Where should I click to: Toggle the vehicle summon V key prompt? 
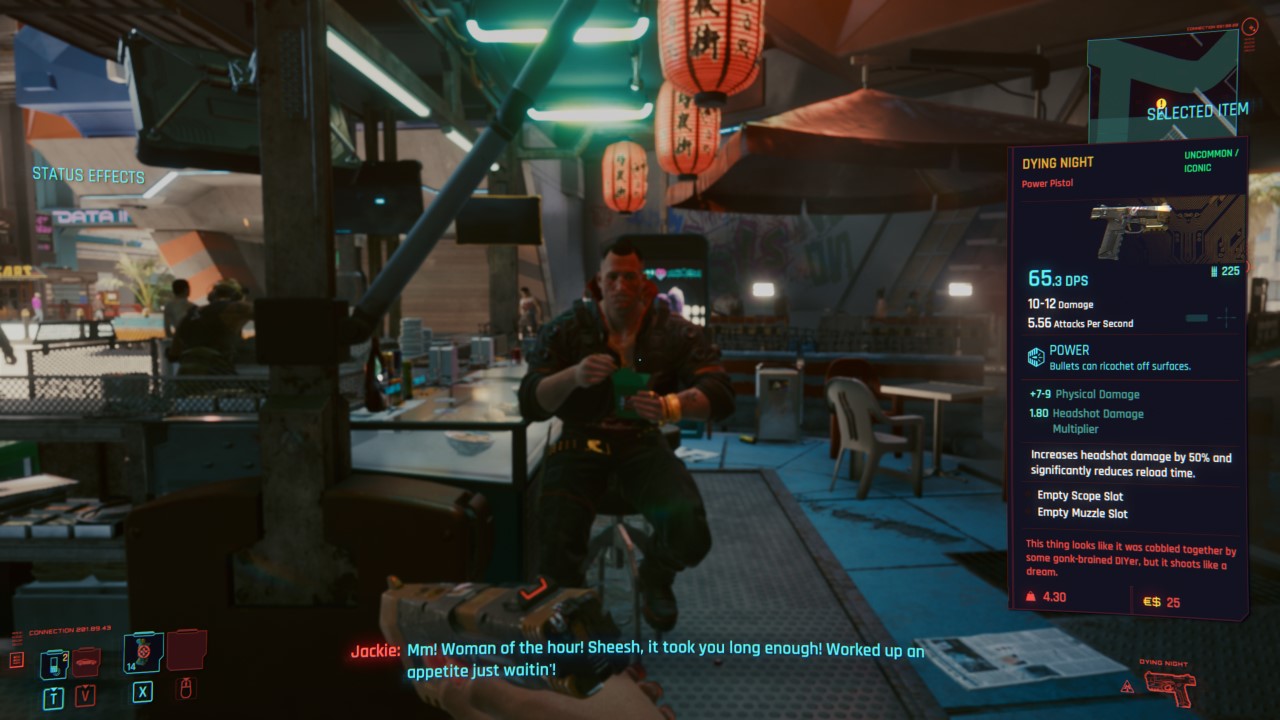coord(85,695)
